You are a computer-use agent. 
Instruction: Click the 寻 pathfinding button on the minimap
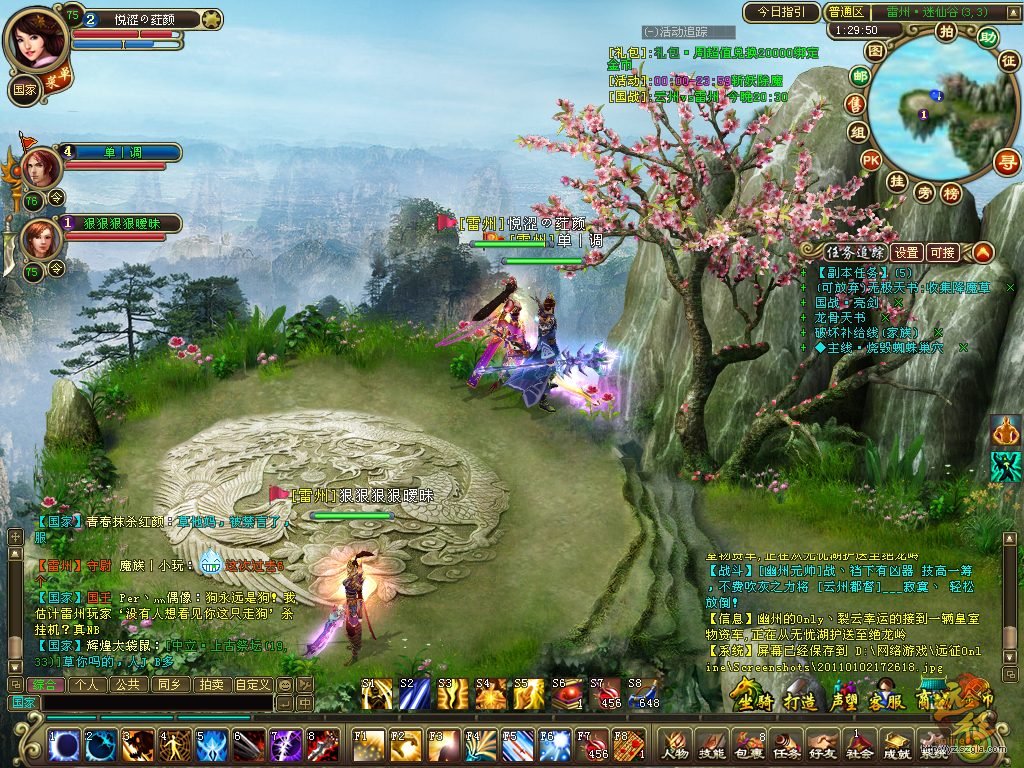pos(1006,162)
